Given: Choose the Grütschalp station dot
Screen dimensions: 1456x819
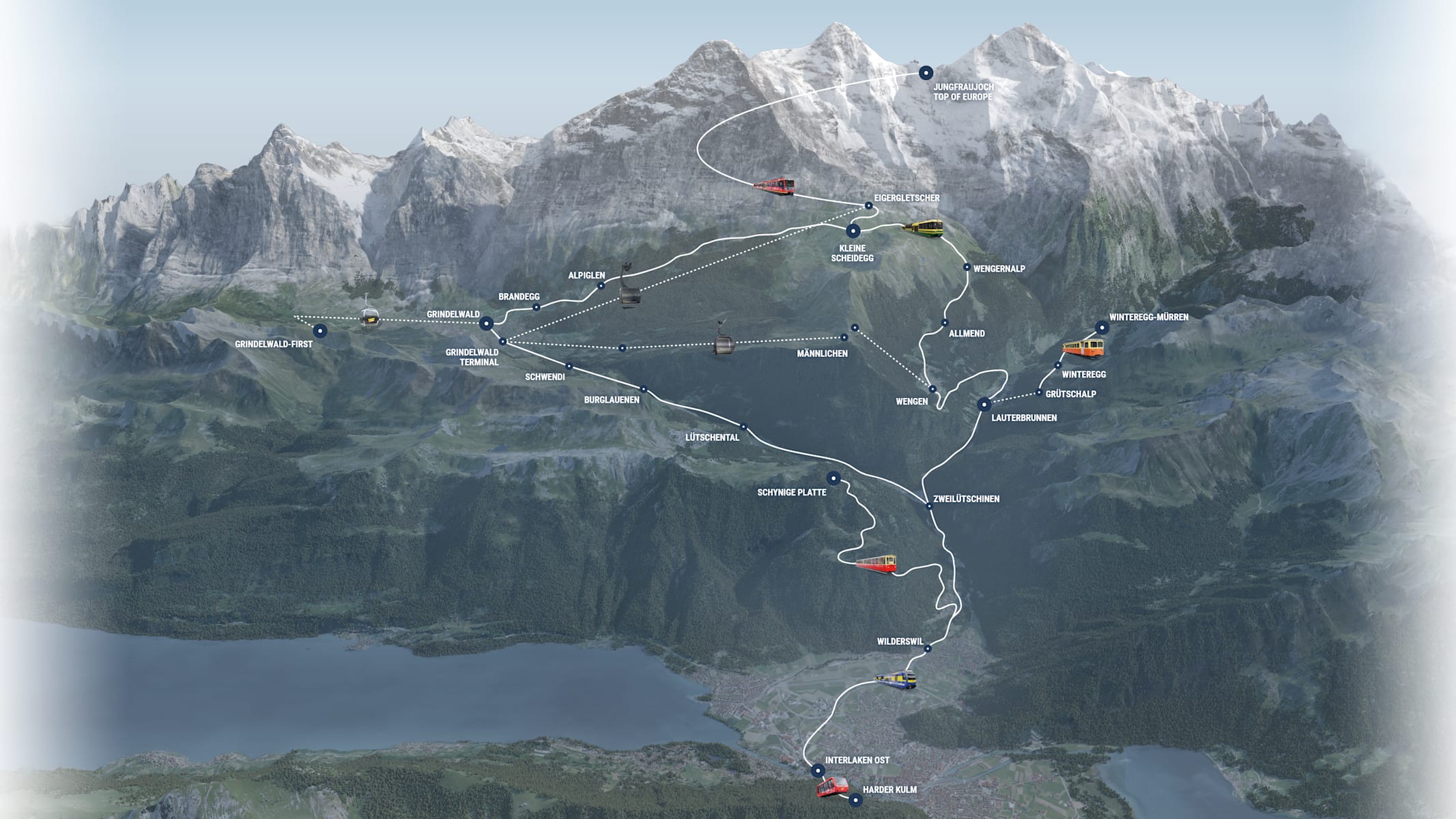Looking at the screenshot, I should click(1039, 392).
